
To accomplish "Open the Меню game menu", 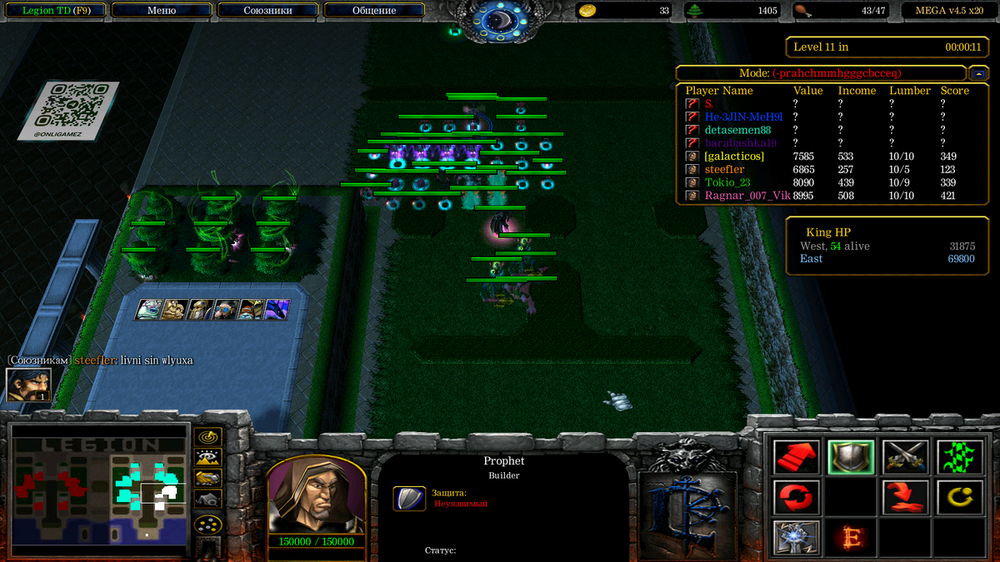I will click(x=161, y=10).
